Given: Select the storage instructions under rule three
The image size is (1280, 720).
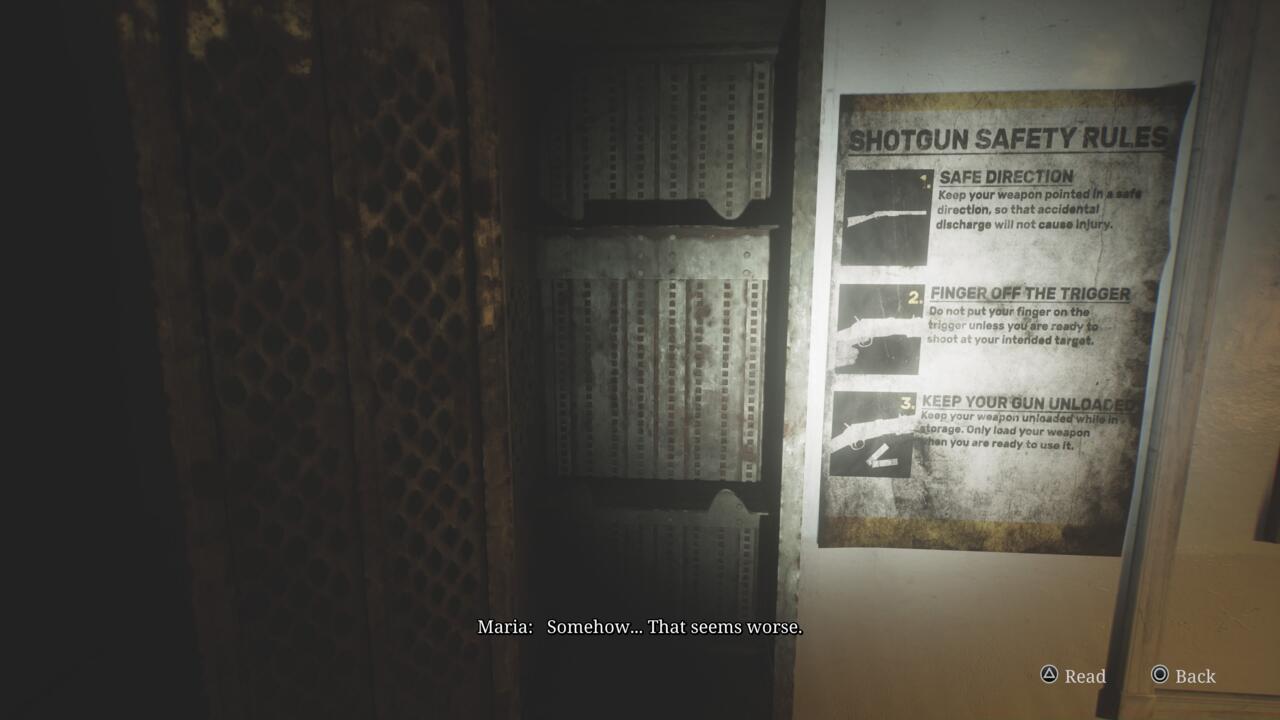Looking at the screenshot, I should [x=1018, y=430].
